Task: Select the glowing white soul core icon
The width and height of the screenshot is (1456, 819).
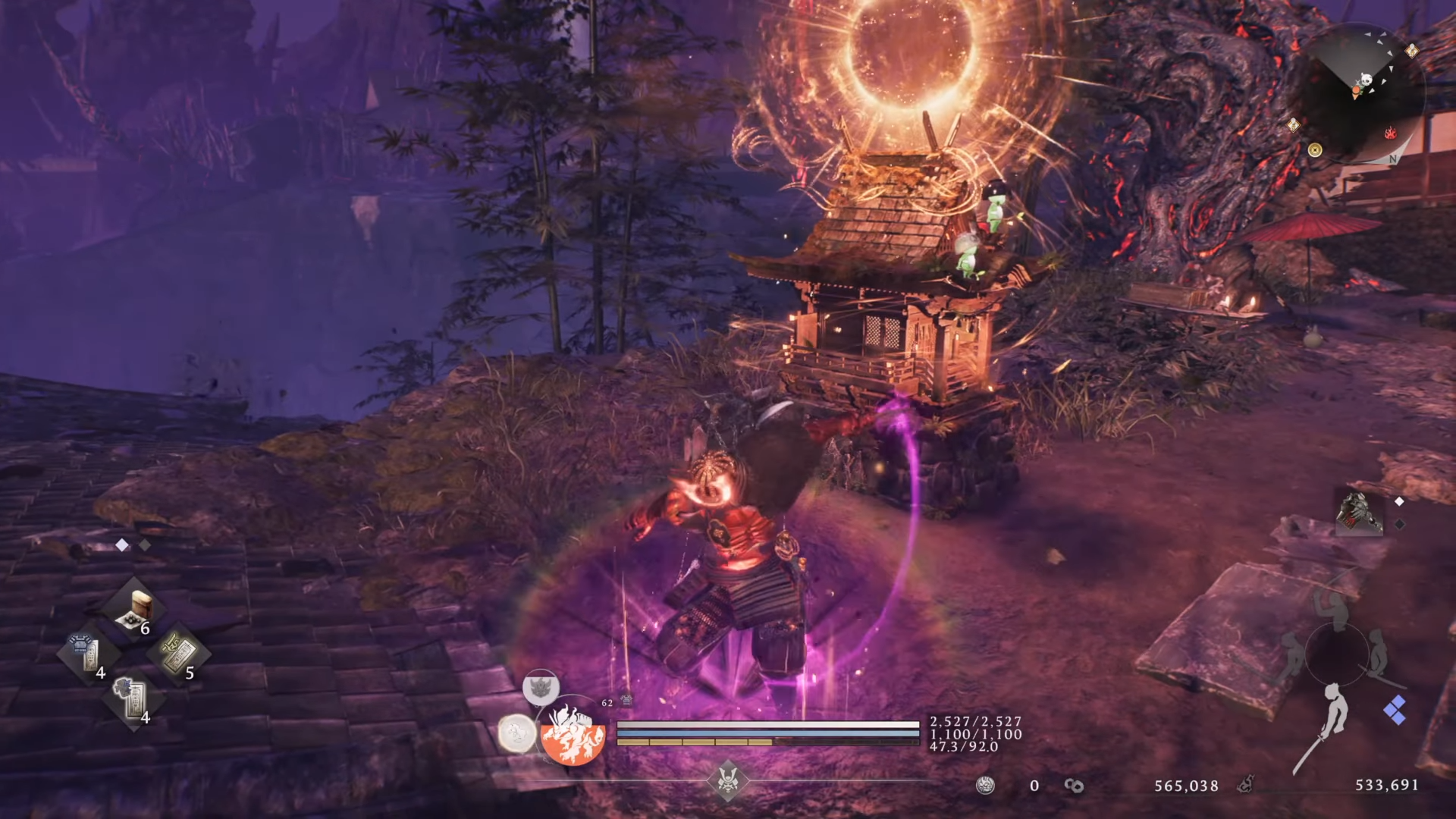Action: (516, 733)
